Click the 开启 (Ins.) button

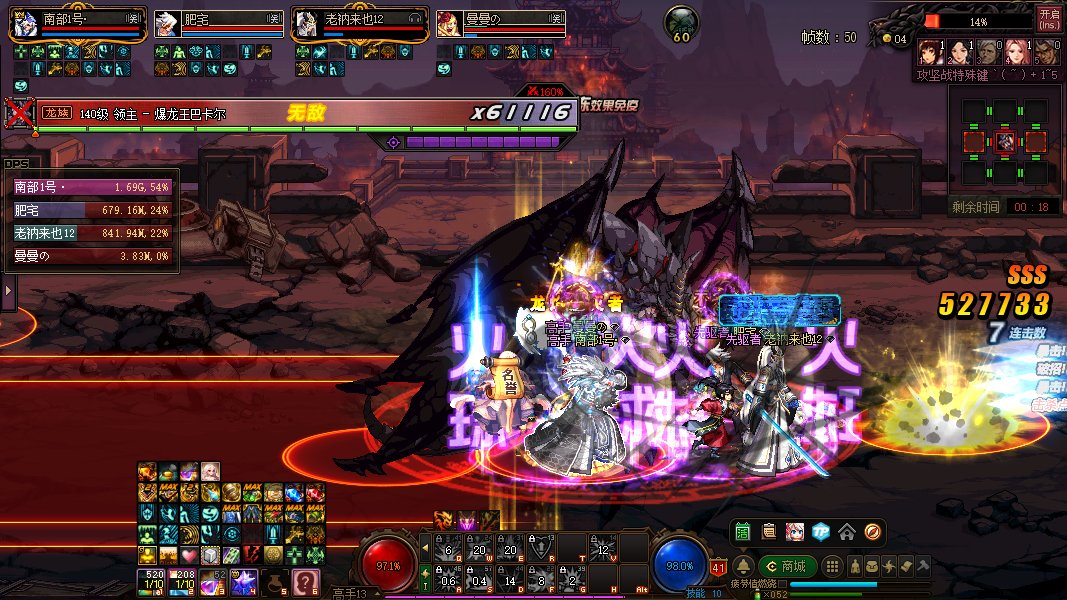[x=1049, y=19]
